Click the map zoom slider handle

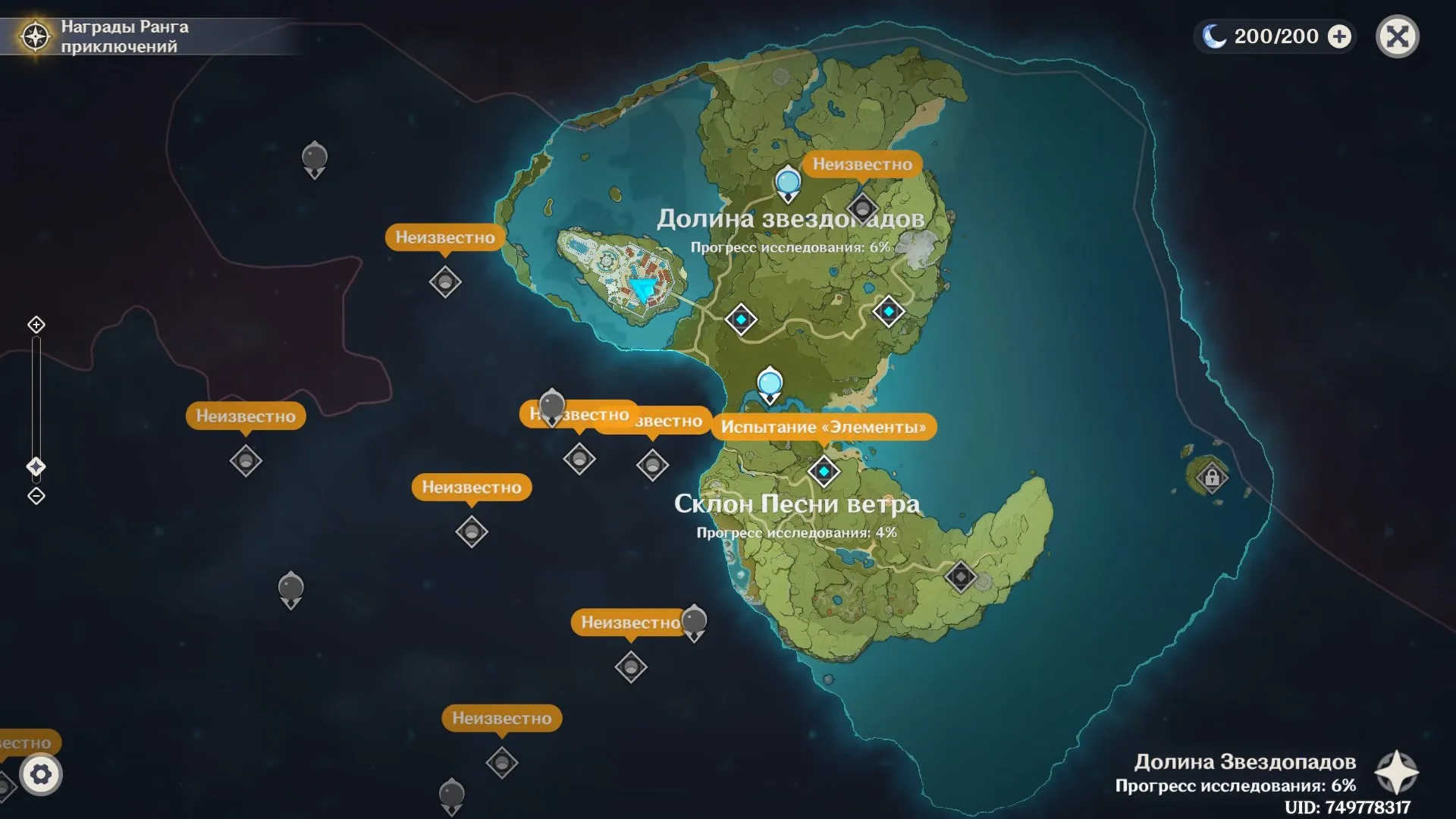[x=36, y=466]
